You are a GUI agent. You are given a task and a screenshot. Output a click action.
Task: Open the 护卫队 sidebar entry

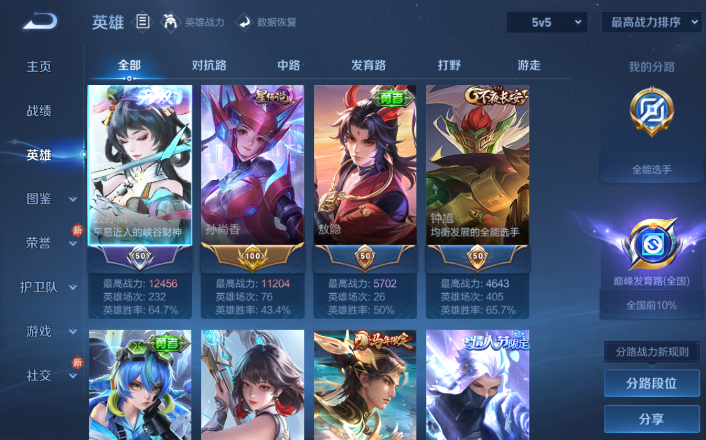point(50,287)
